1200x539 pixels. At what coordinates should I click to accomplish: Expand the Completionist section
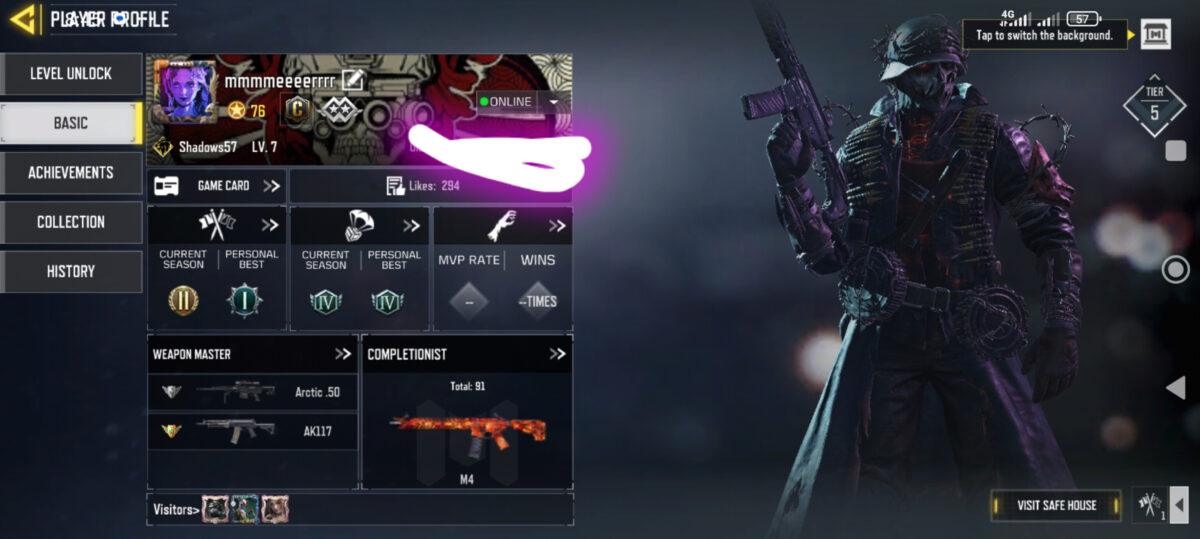[x=557, y=354]
